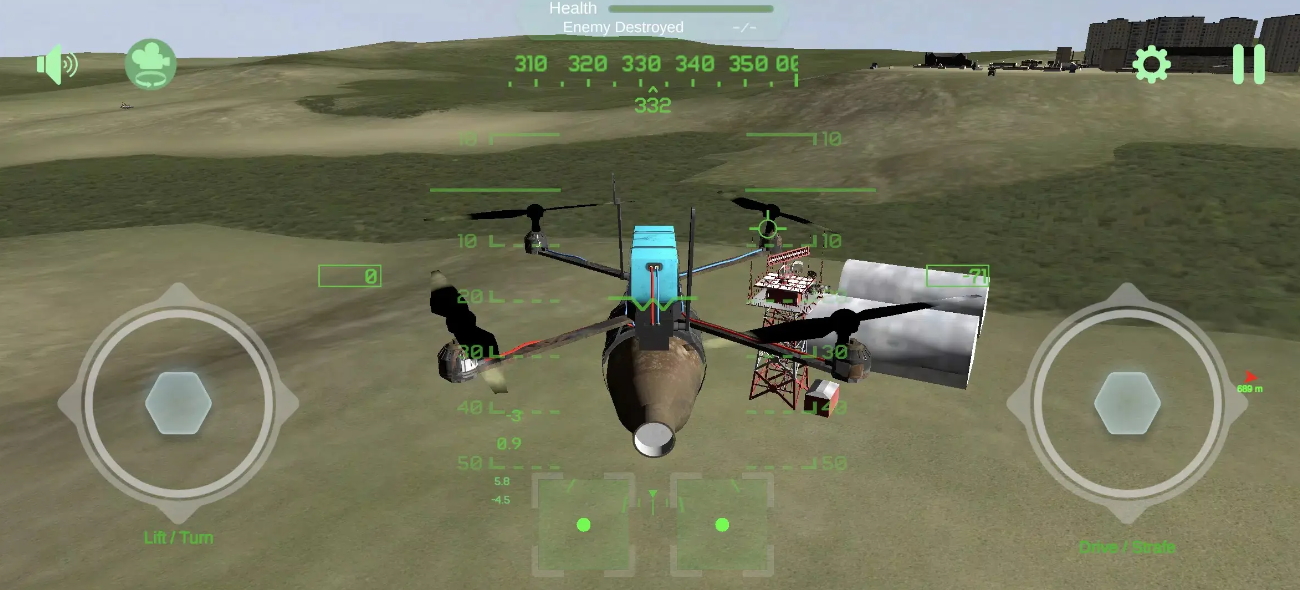Tap the Lift / Turn joystick knob
1300x590 pixels.
[178, 403]
